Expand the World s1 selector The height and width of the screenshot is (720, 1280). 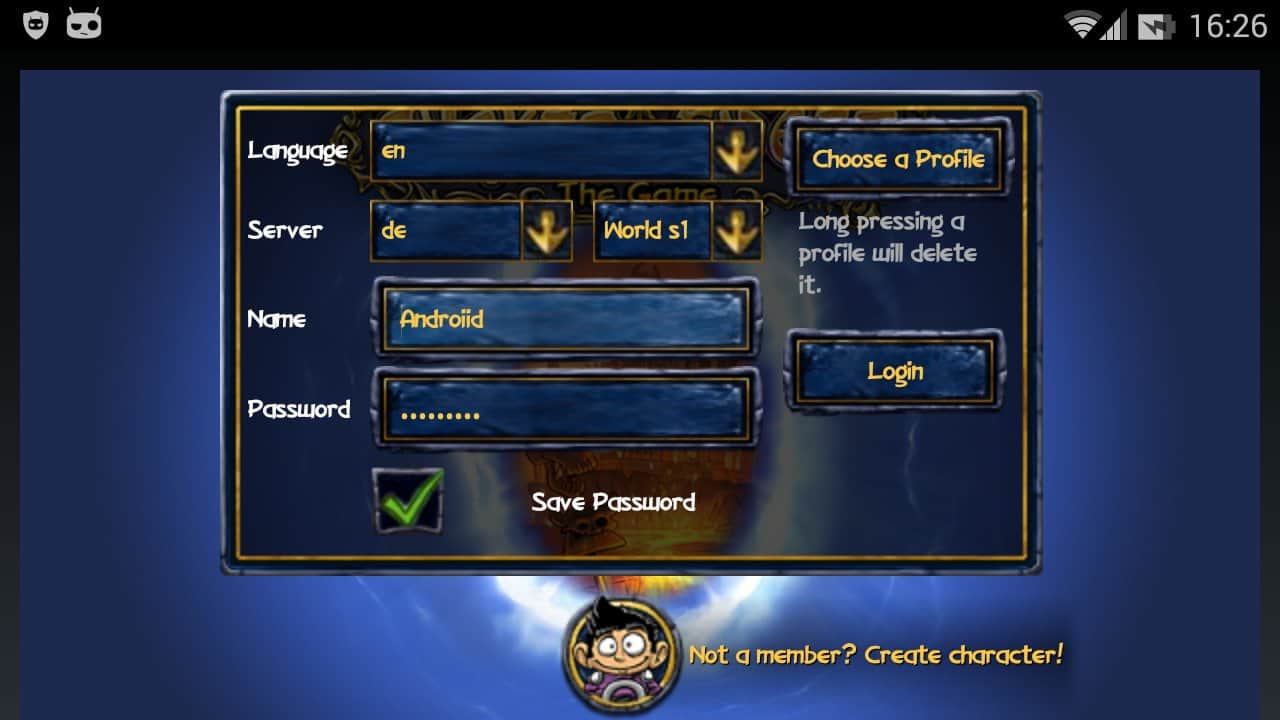[x=652, y=230]
